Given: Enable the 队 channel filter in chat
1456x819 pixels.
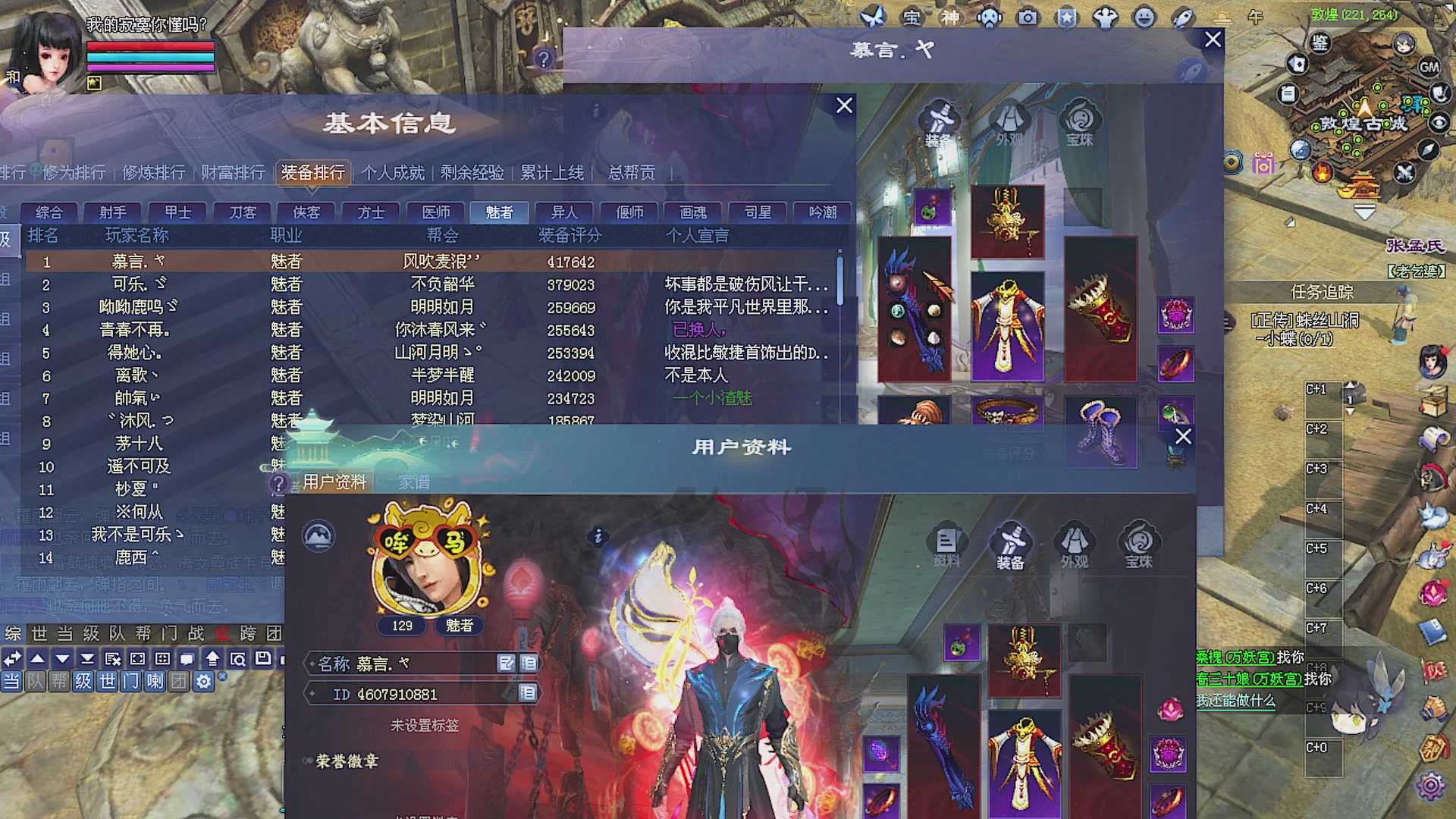Looking at the screenshot, I should click(33, 683).
